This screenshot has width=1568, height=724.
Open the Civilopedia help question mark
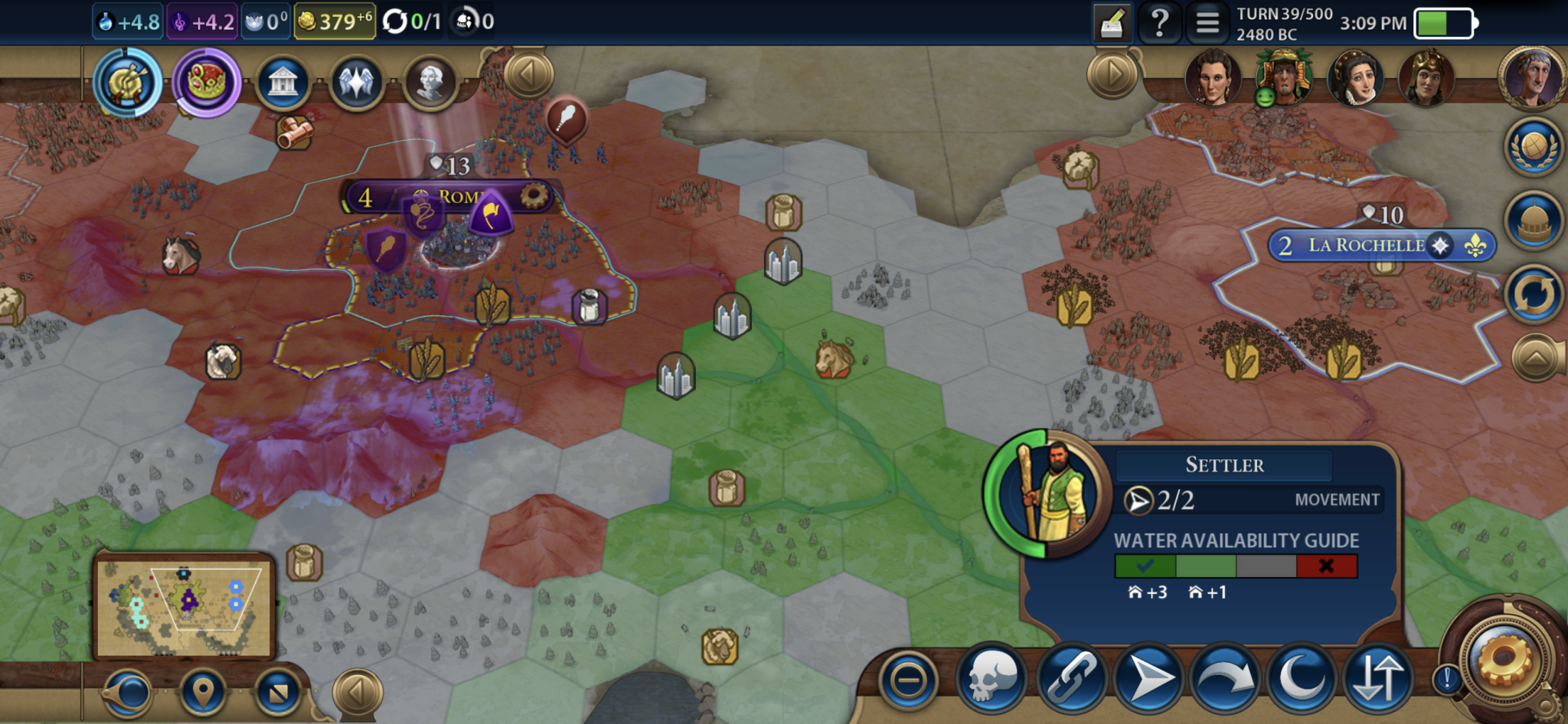(1159, 22)
